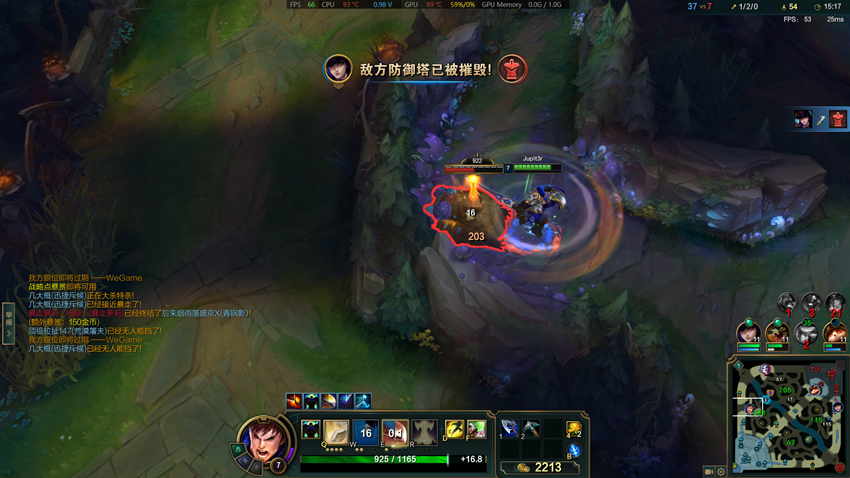This screenshot has height=478, width=850.
Task: Click Garen's passive icon beside Q
Action: pyautogui.click(x=311, y=431)
